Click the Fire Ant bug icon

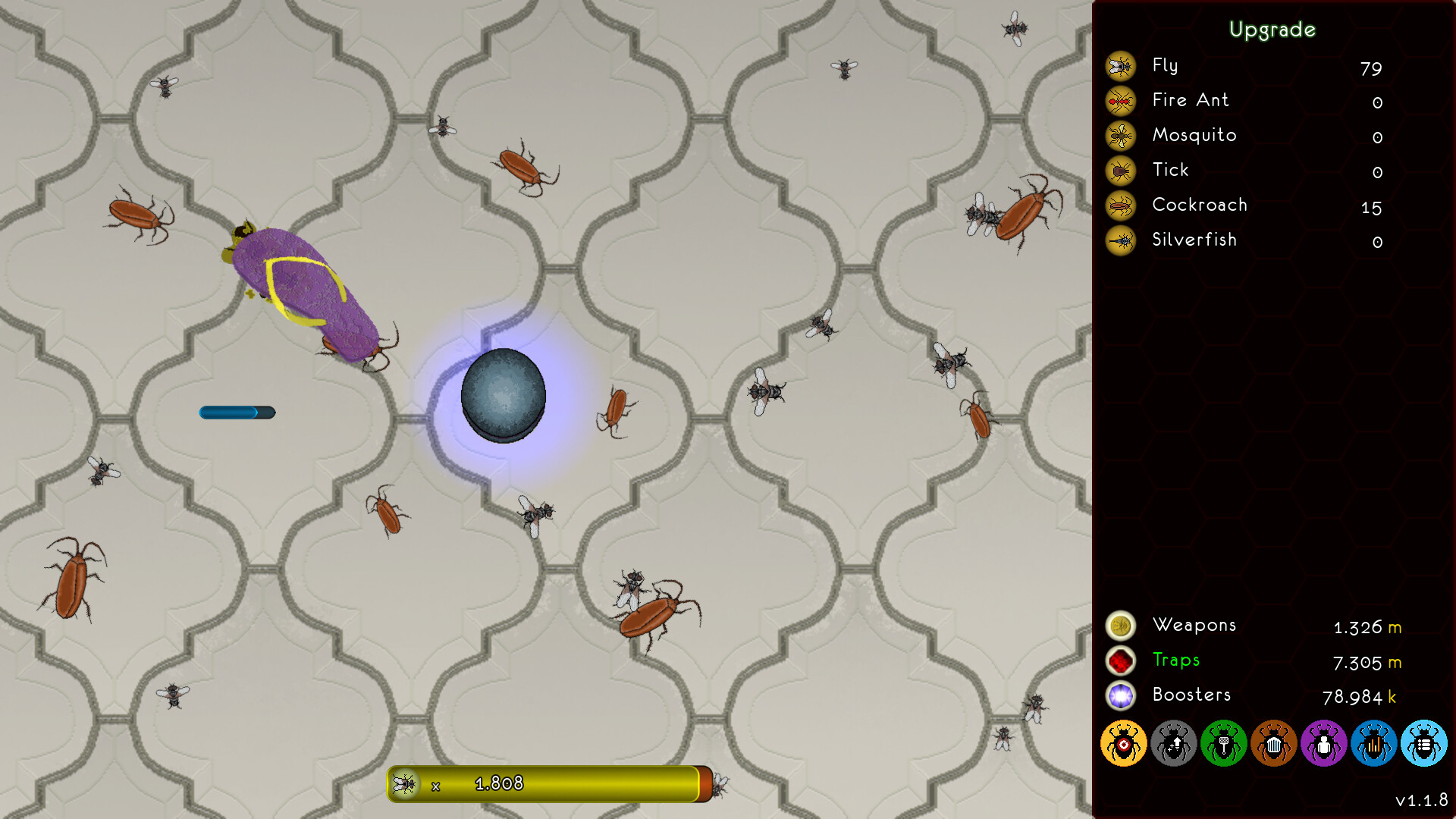click(x=1120, y=102)
